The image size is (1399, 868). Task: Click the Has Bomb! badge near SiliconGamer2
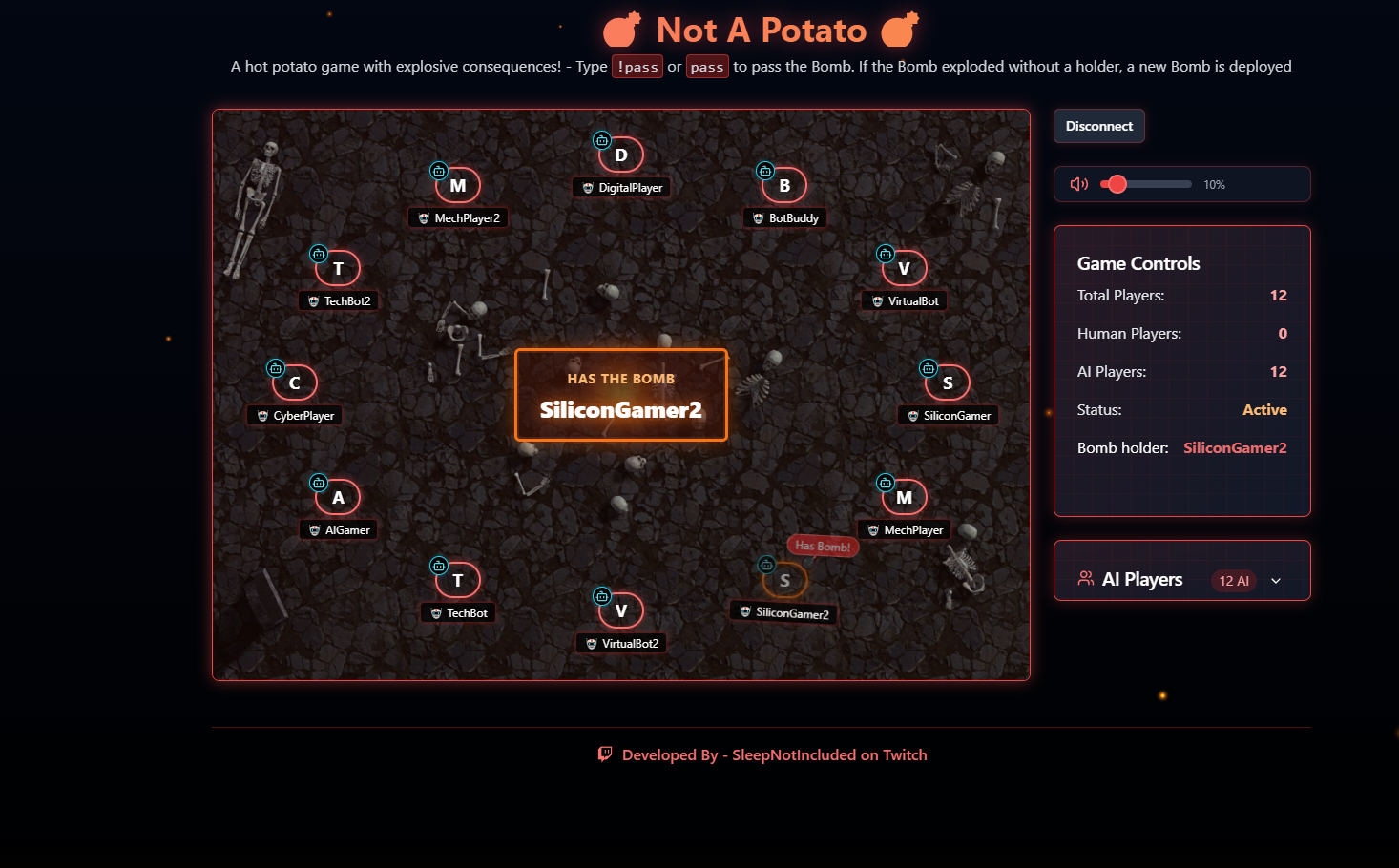coord(822,546)
